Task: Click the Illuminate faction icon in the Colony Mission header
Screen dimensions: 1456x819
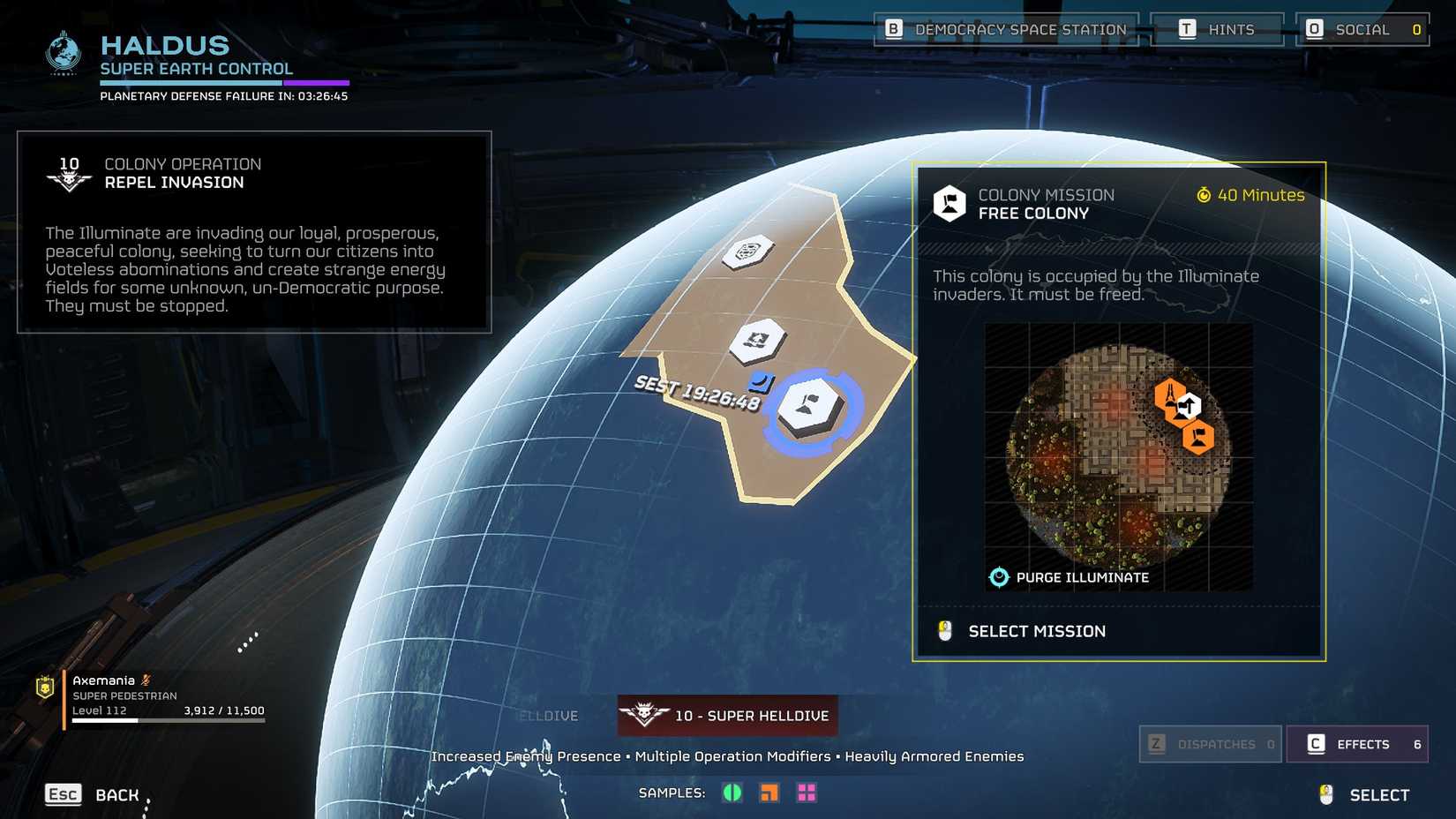Action: (948, 203)
